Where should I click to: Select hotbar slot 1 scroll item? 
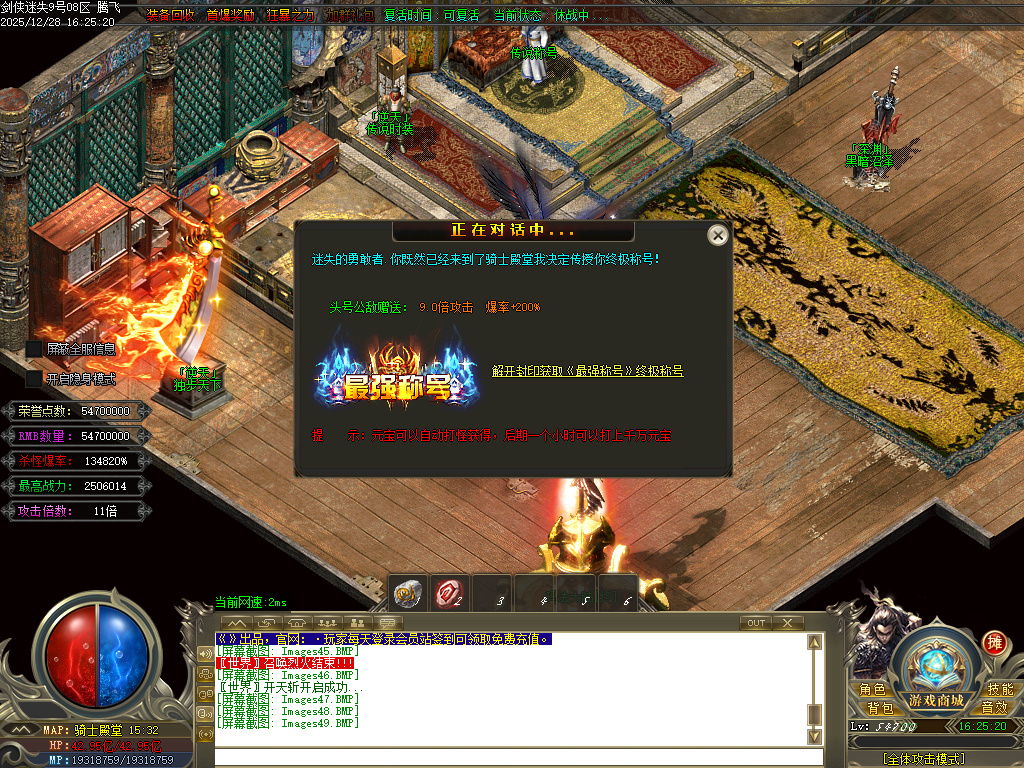click(x=407, y=594)
